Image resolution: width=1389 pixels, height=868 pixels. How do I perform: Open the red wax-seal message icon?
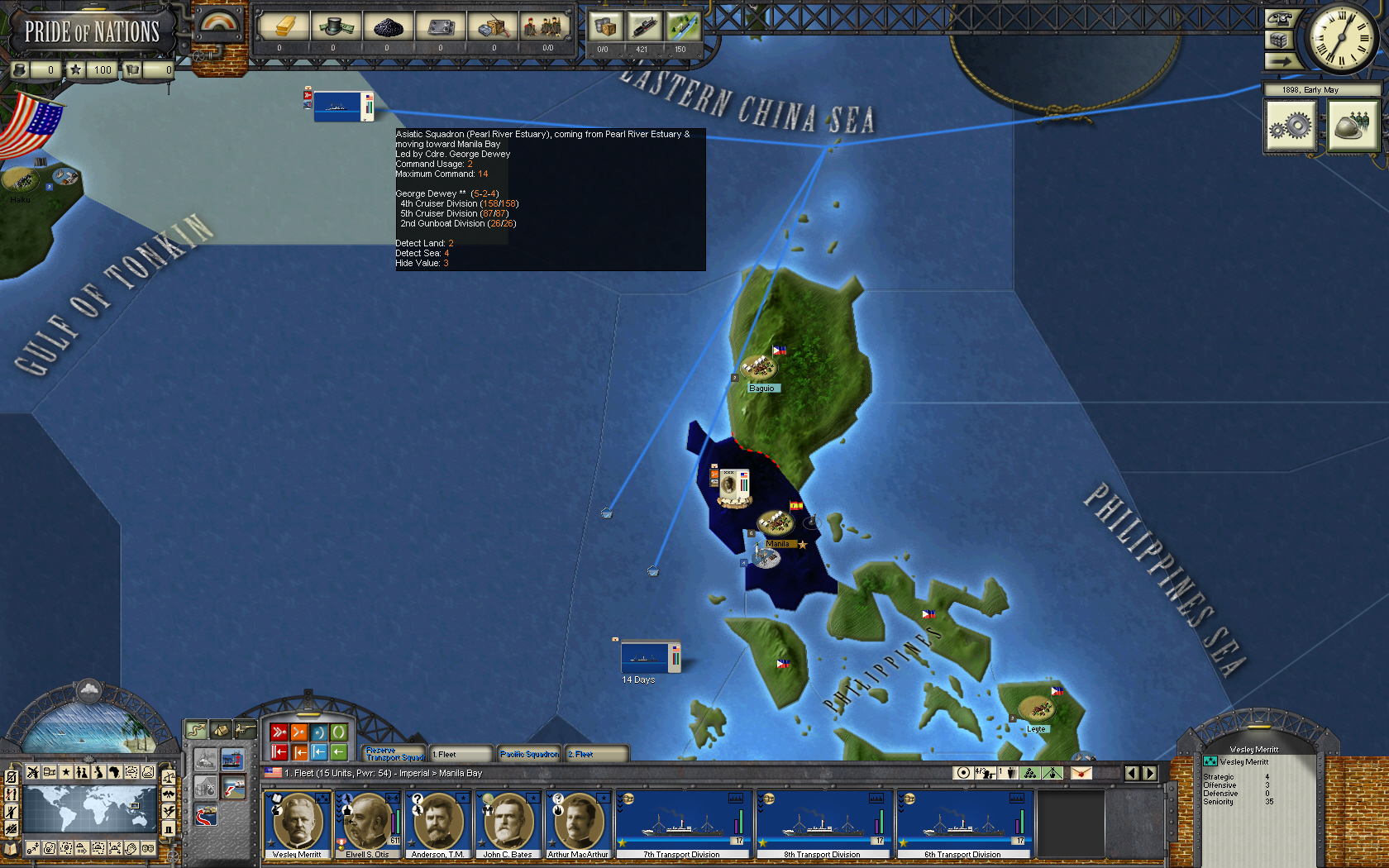pos(1081,774)
